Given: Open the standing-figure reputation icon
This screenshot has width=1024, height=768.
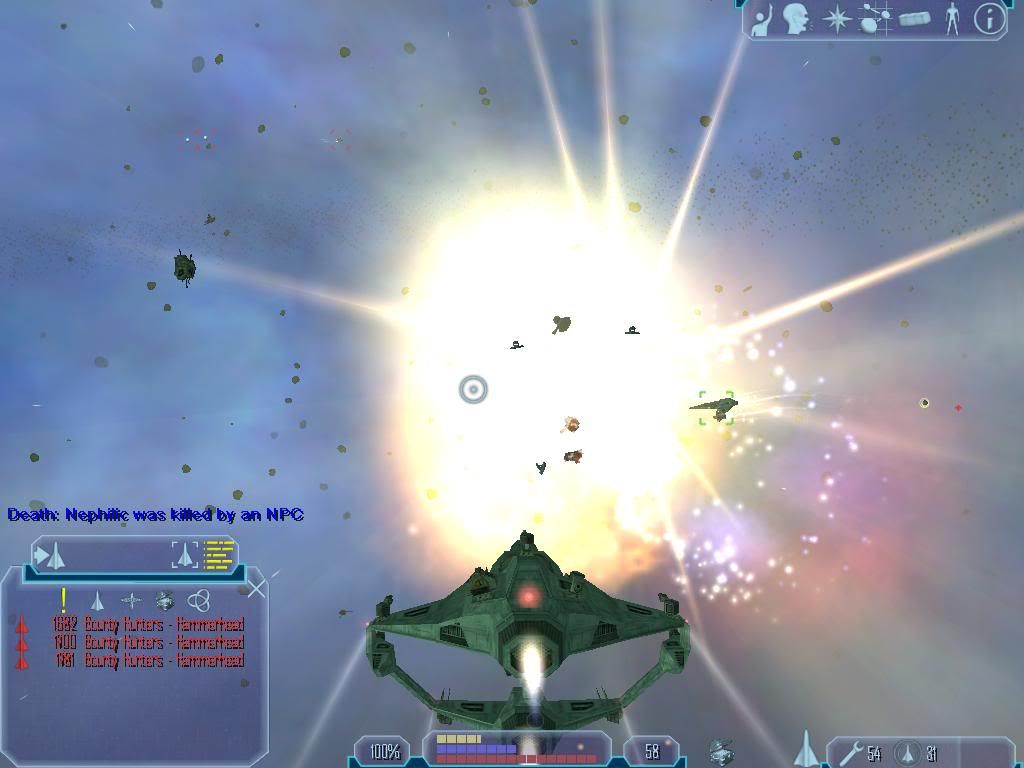Looking at the screenshot, I should (x=952, y=19).
